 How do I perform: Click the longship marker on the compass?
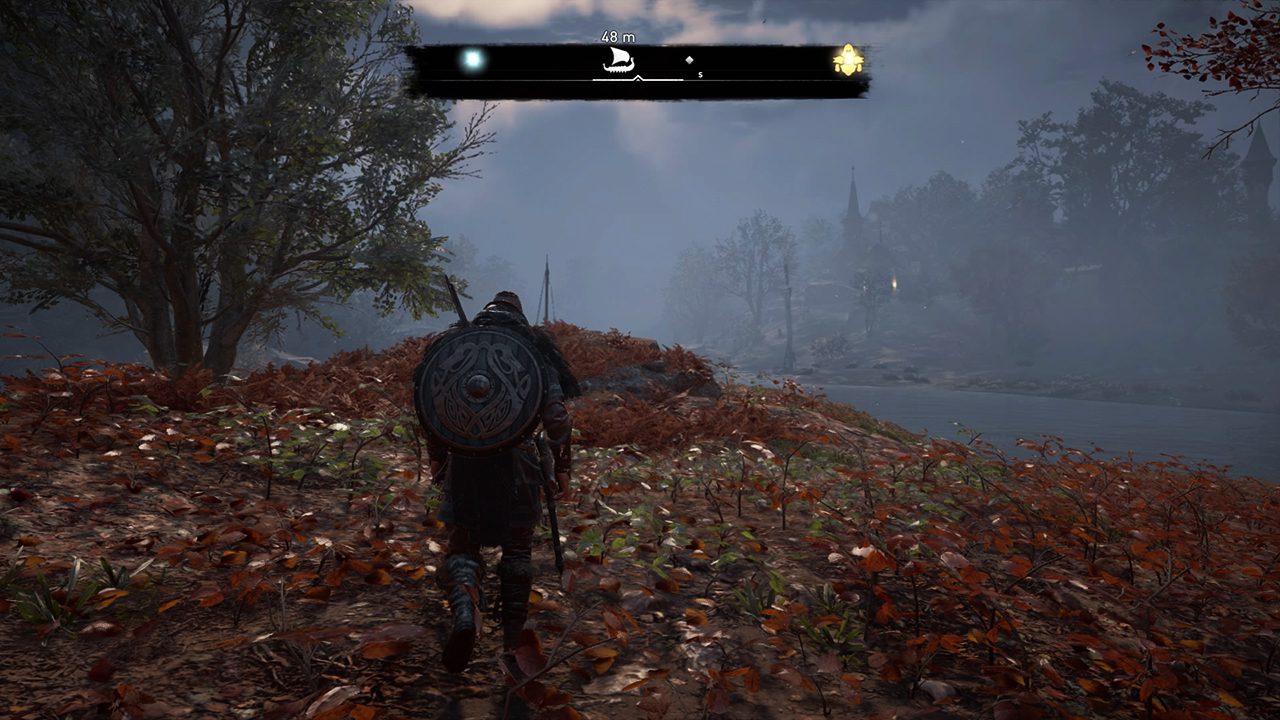click(619, 62)
